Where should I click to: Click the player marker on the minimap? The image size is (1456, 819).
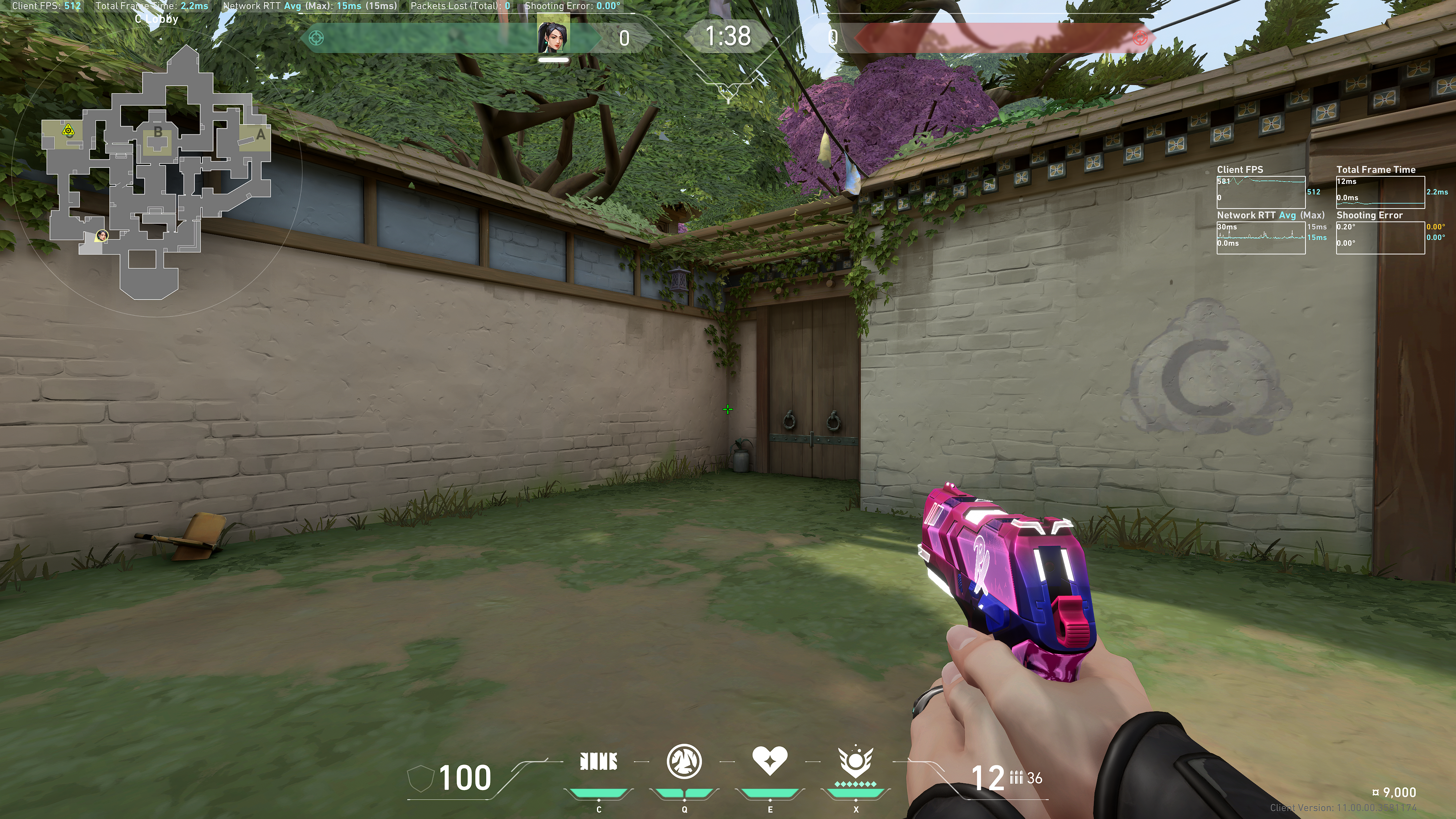(102, 235)
